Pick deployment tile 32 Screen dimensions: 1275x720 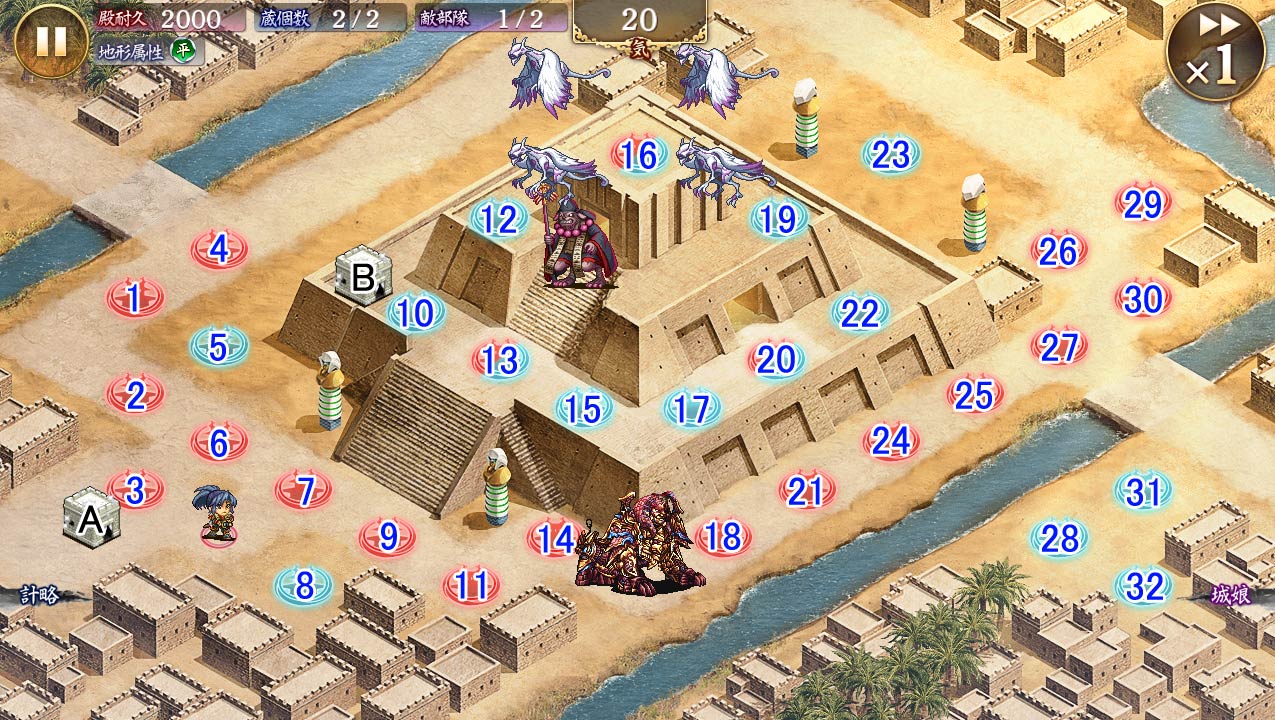1143,587
